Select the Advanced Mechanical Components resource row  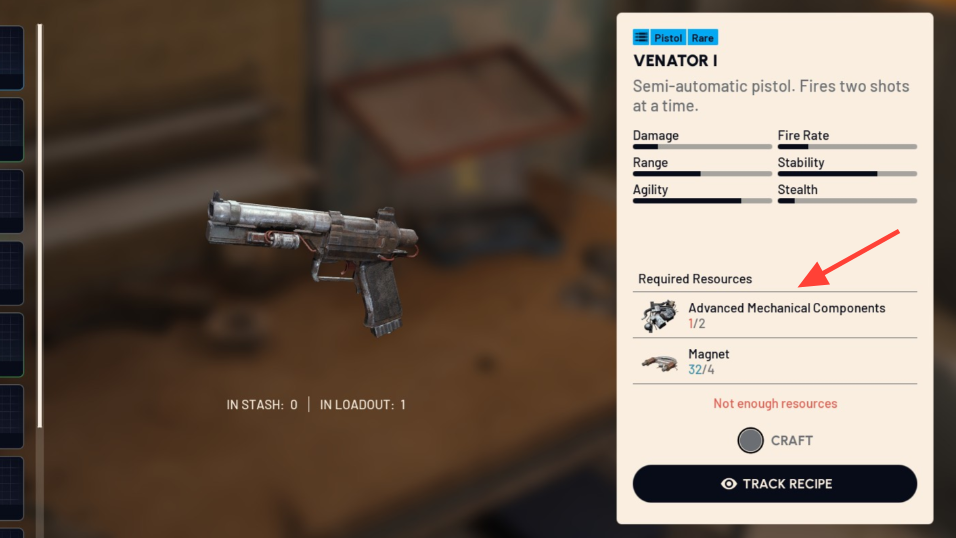pyautogui.click(x=775, y=315)
